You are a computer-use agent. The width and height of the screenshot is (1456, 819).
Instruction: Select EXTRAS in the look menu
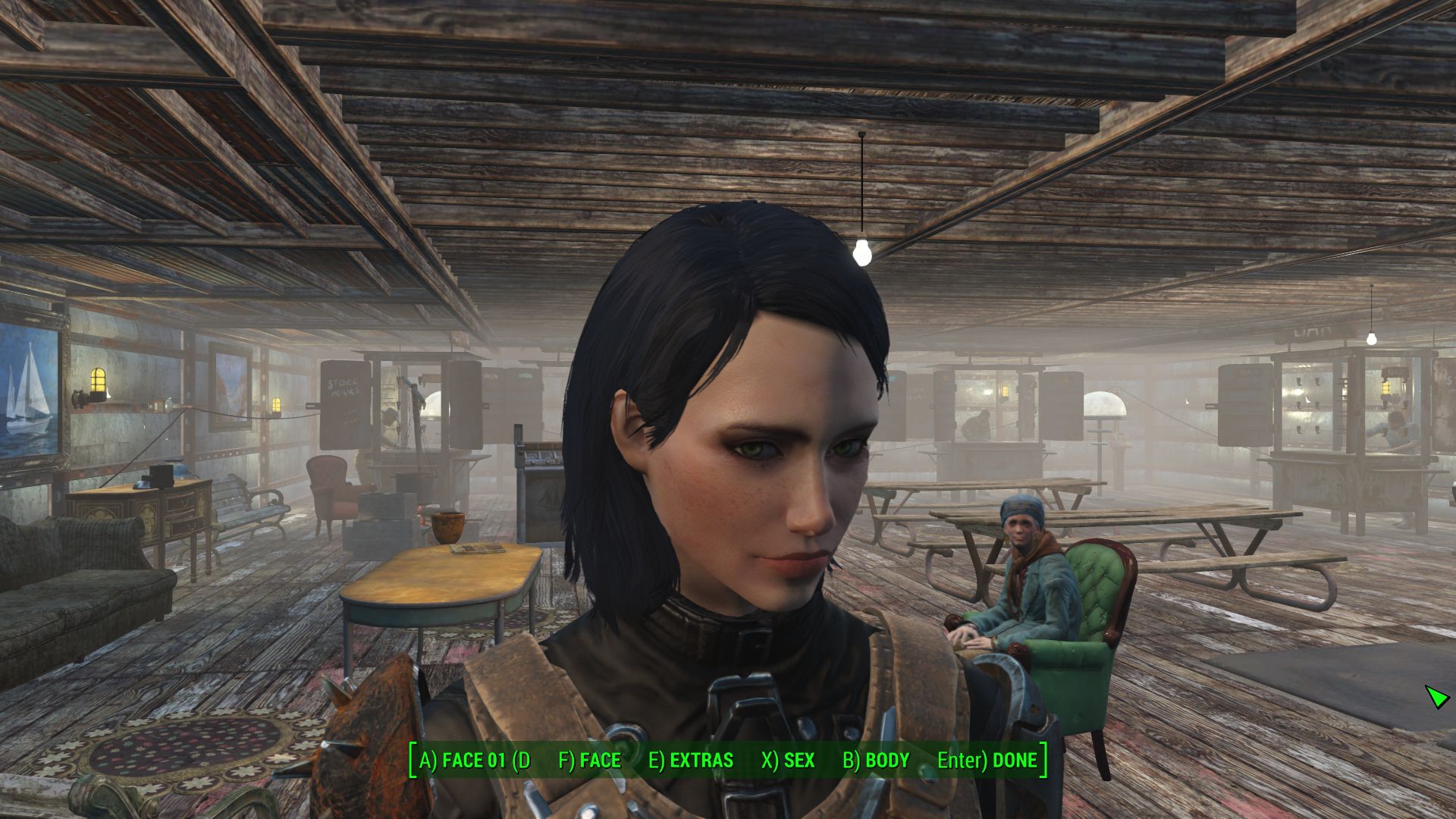(x=691, y=761)
